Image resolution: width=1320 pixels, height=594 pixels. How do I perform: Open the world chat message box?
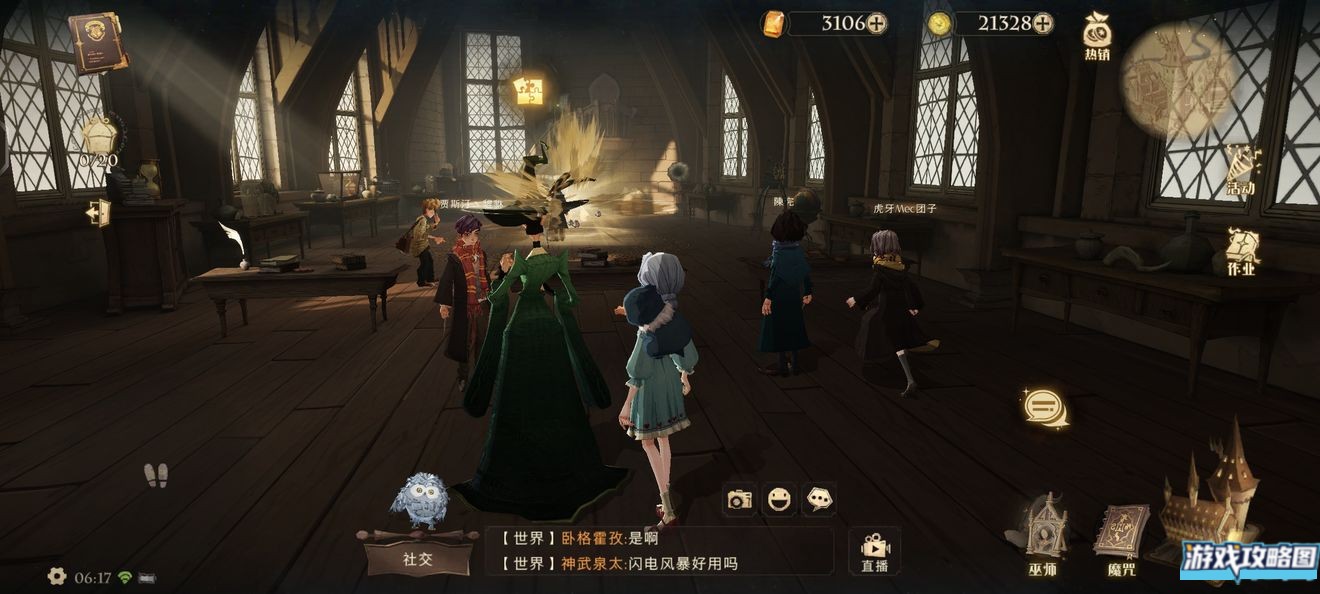(660, 551)
